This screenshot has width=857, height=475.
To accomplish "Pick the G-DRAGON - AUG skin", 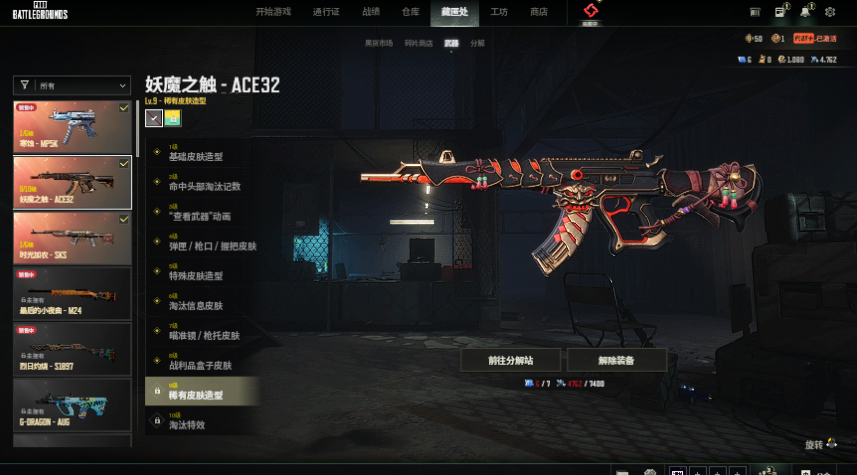I will (x=72, y=405).
